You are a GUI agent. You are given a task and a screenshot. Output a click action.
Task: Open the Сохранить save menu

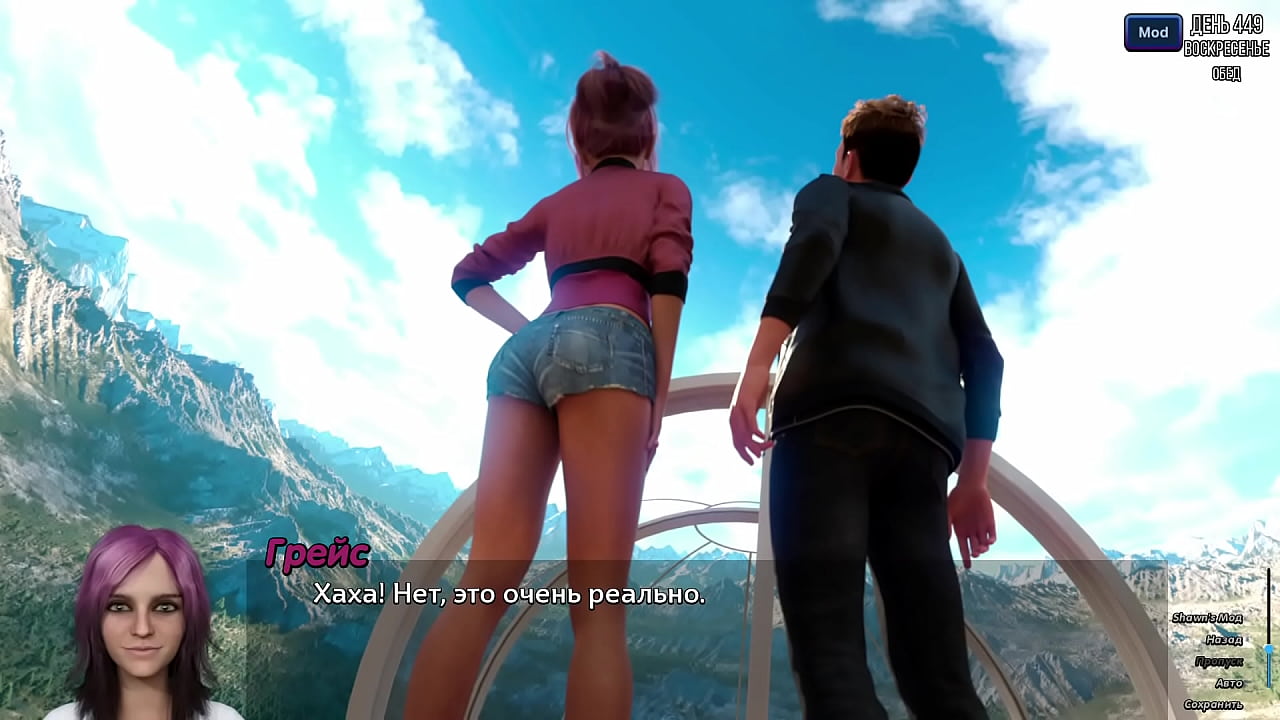(1212, 705)
